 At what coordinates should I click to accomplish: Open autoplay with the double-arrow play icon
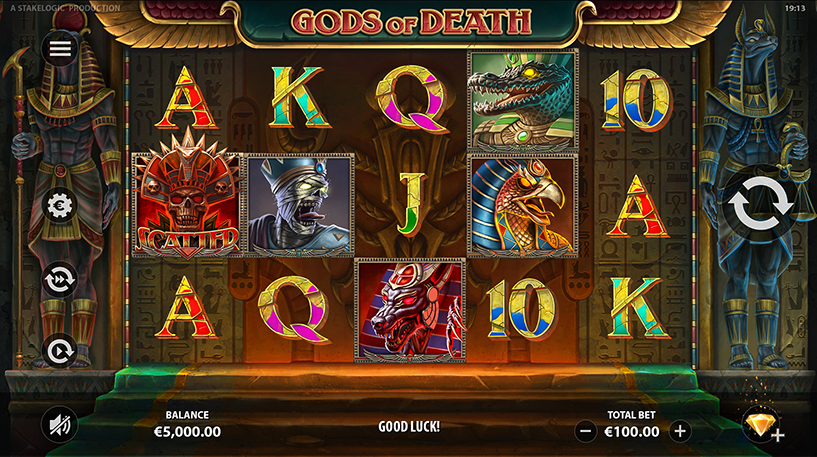pyautogui.click(x=61, y=279)
